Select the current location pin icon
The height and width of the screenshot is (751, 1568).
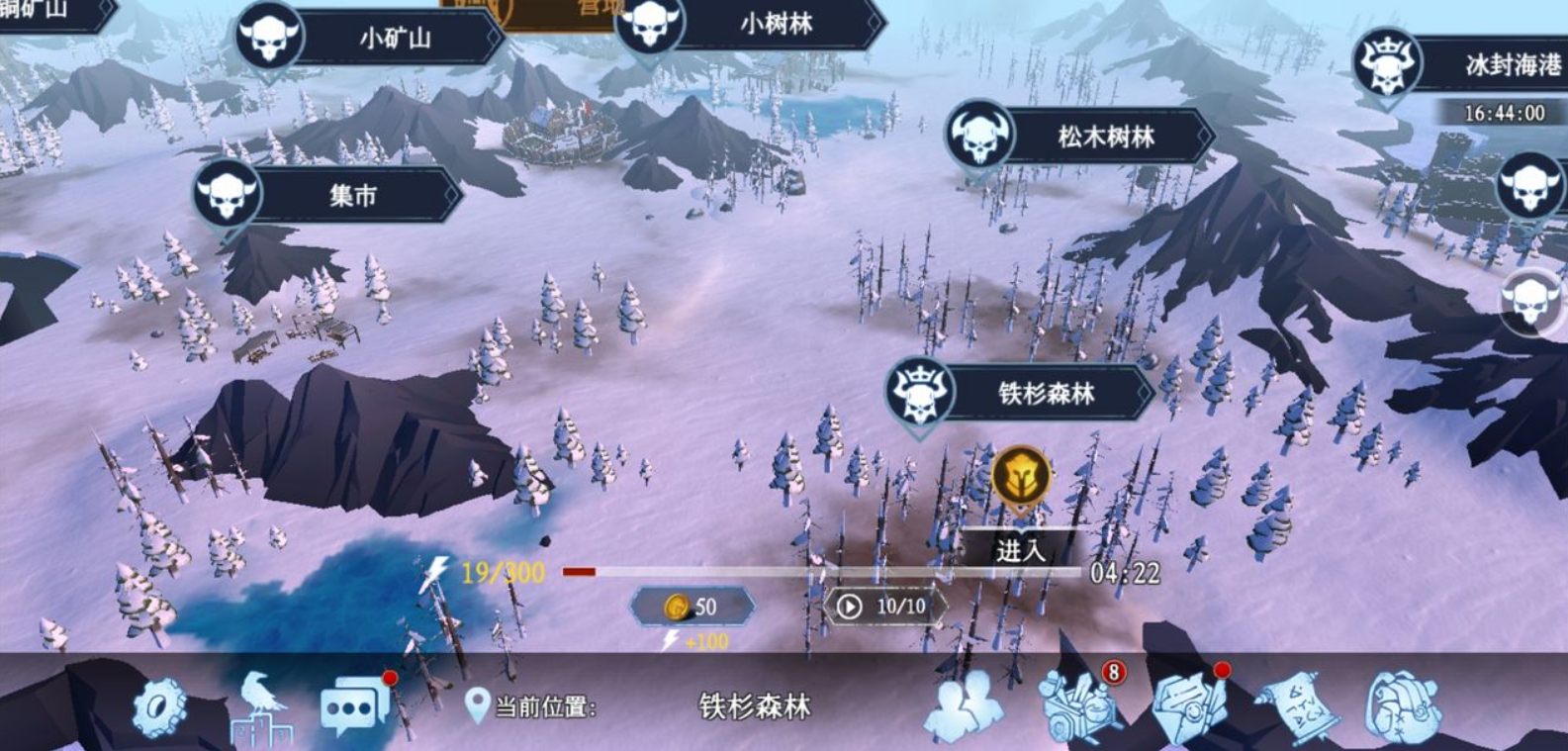click(x=478, y=705)
